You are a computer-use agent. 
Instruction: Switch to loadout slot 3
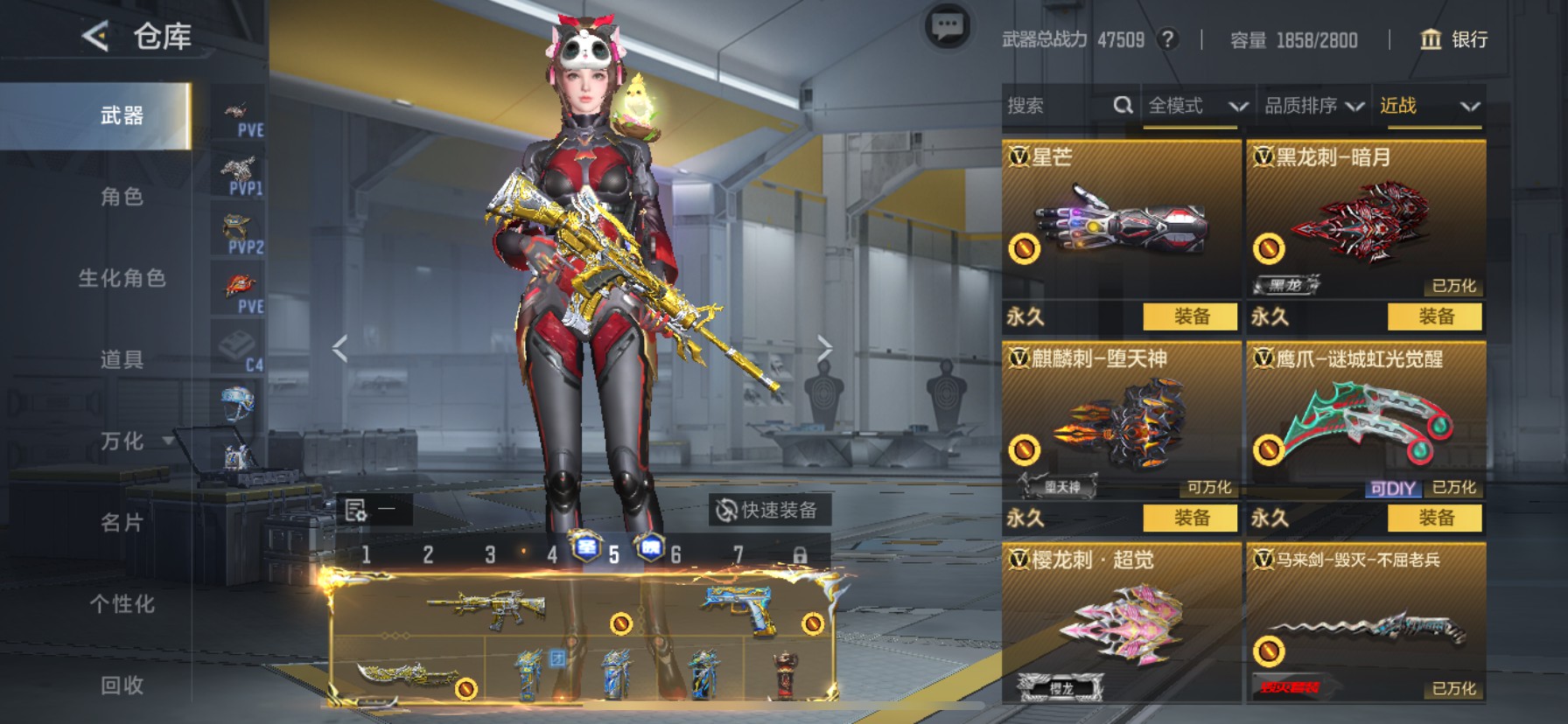[490, 554]
